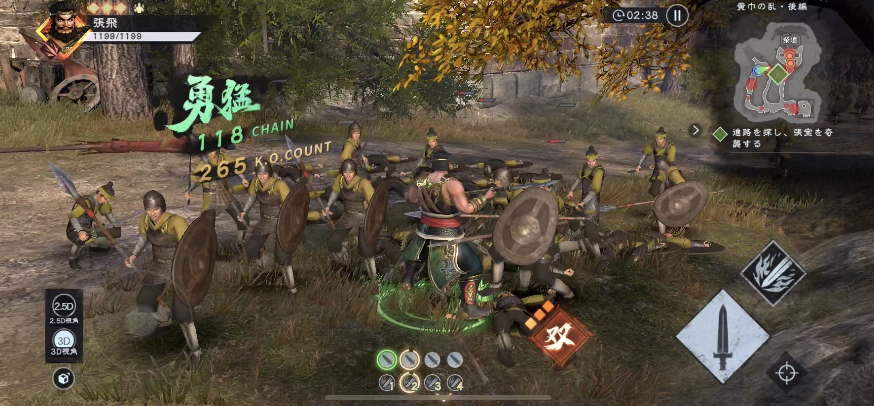Open the cube icon camera menu

tap(63, 377)
